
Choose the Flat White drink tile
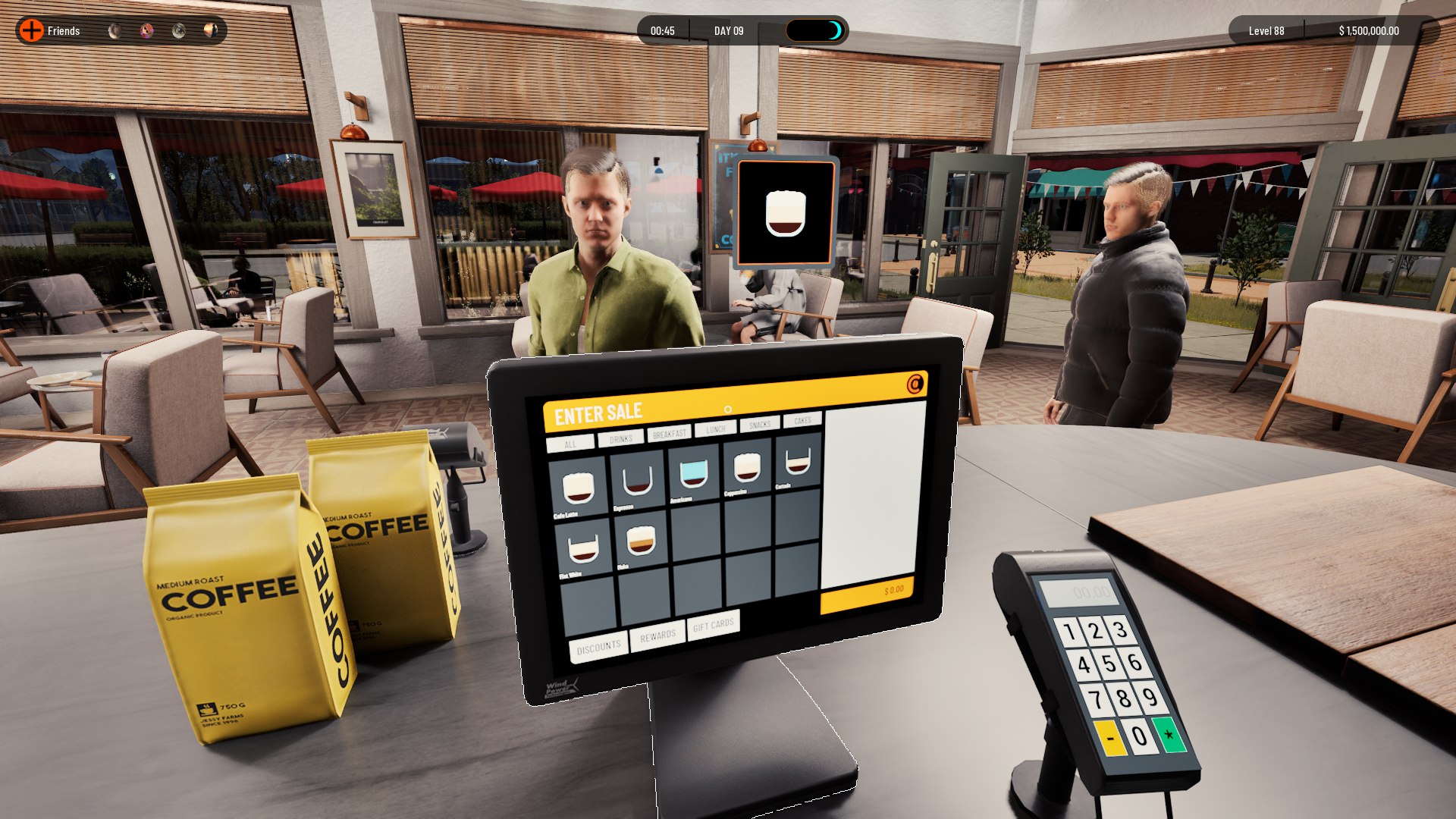click(x=583, y=549)
